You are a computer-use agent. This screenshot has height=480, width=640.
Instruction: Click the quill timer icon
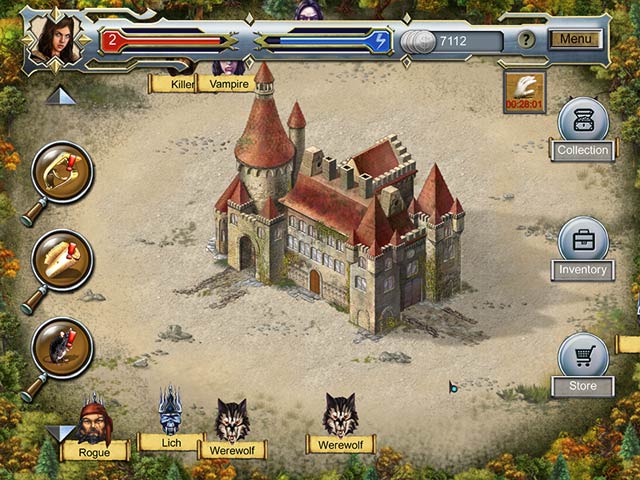(x=524, y=87)
